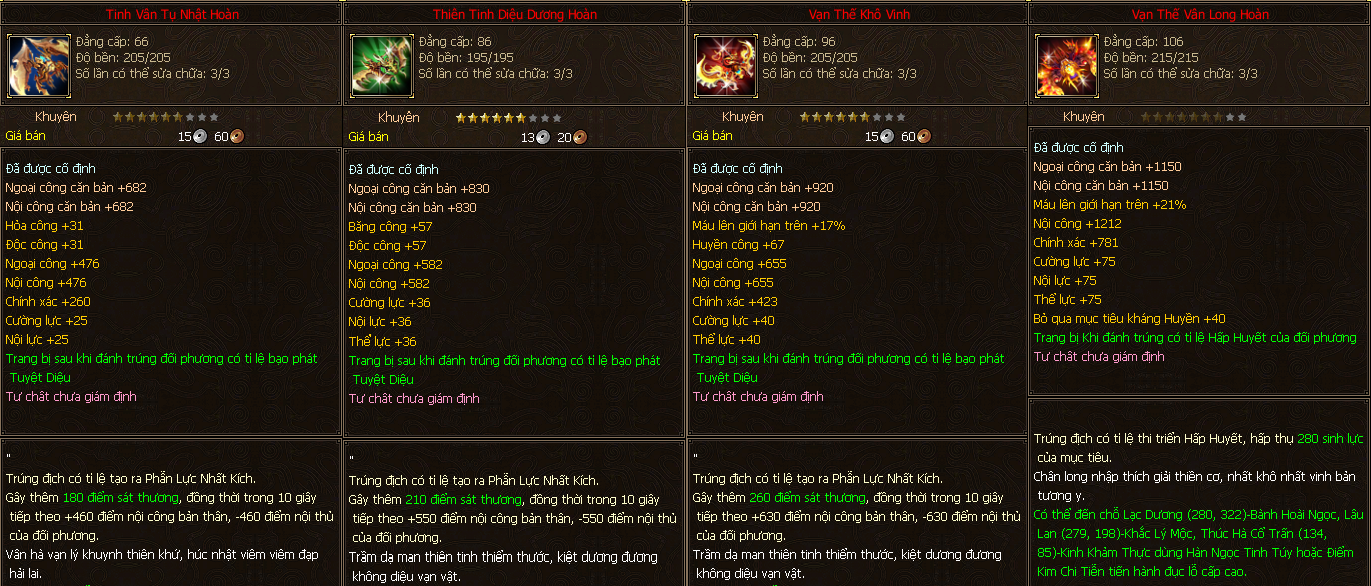
Task: Pick the Vạn Thế Vân Long Hoàn icon
Action: click(1067, 66)
